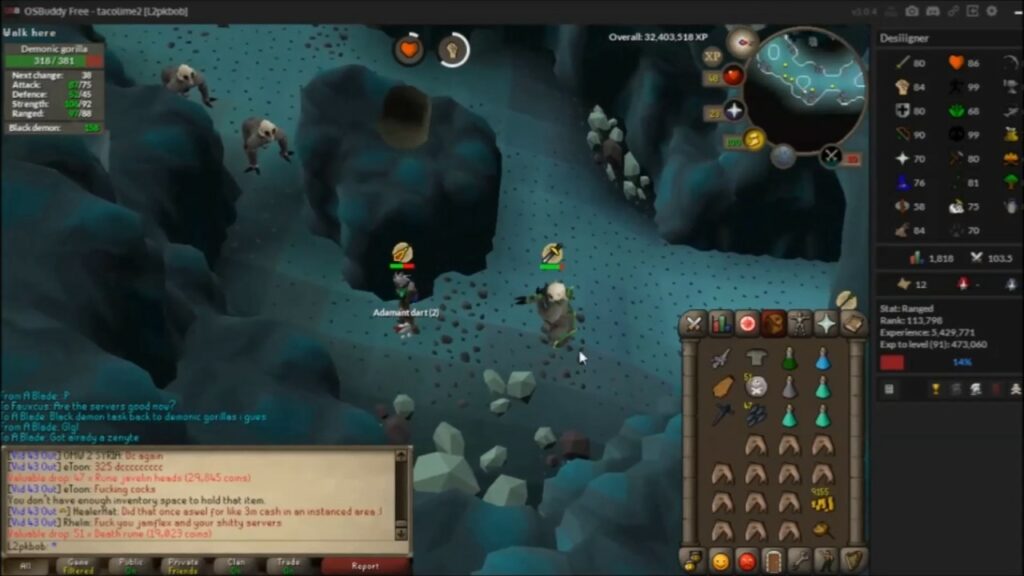
Task: Toggle the XP drops button
Action: [712, 56]
